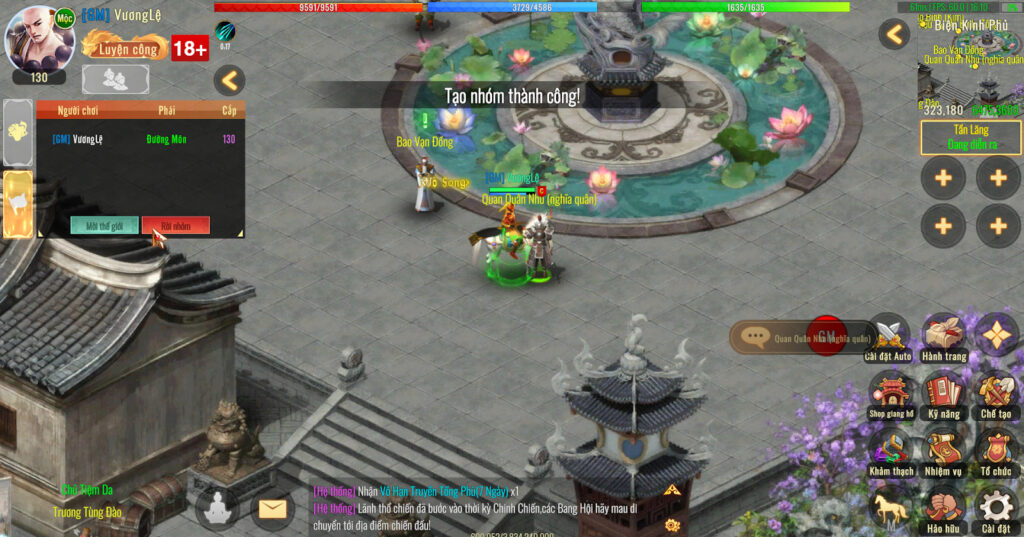Select VươngLệ row in the party list

pyautogui.click(x=140, y=139)
